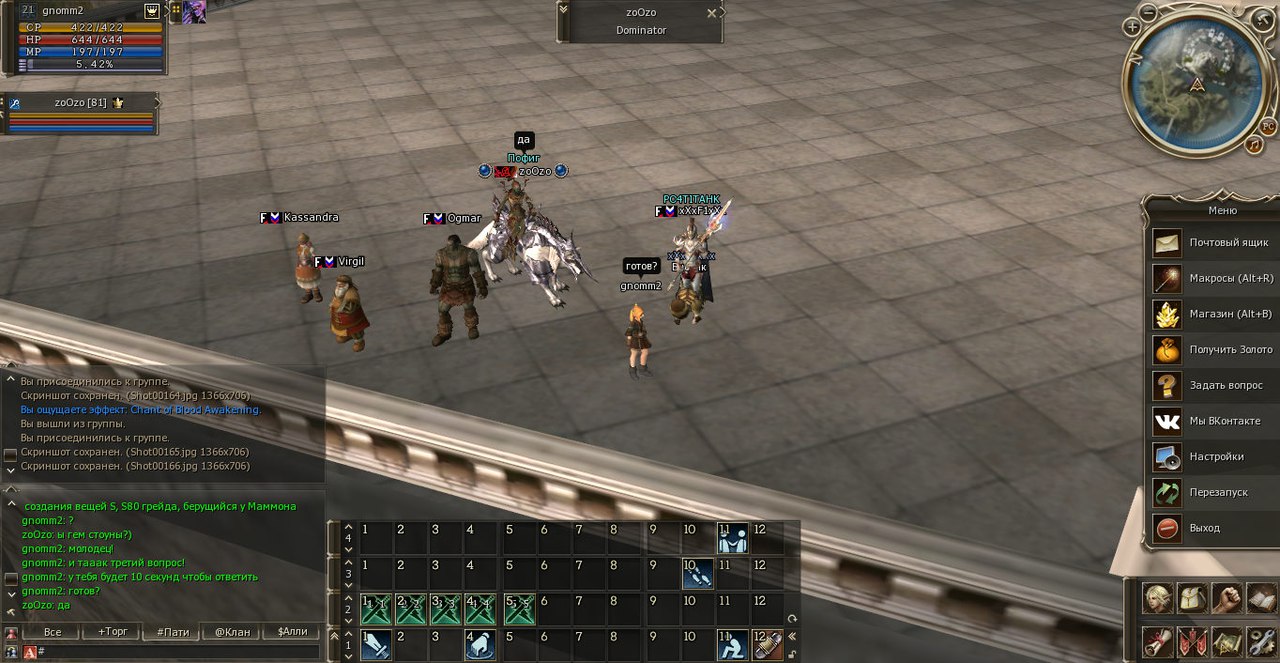The image size is (1280, 663).
Task: Open the Магазин (Alt+B) shop
Action: 1210,314
